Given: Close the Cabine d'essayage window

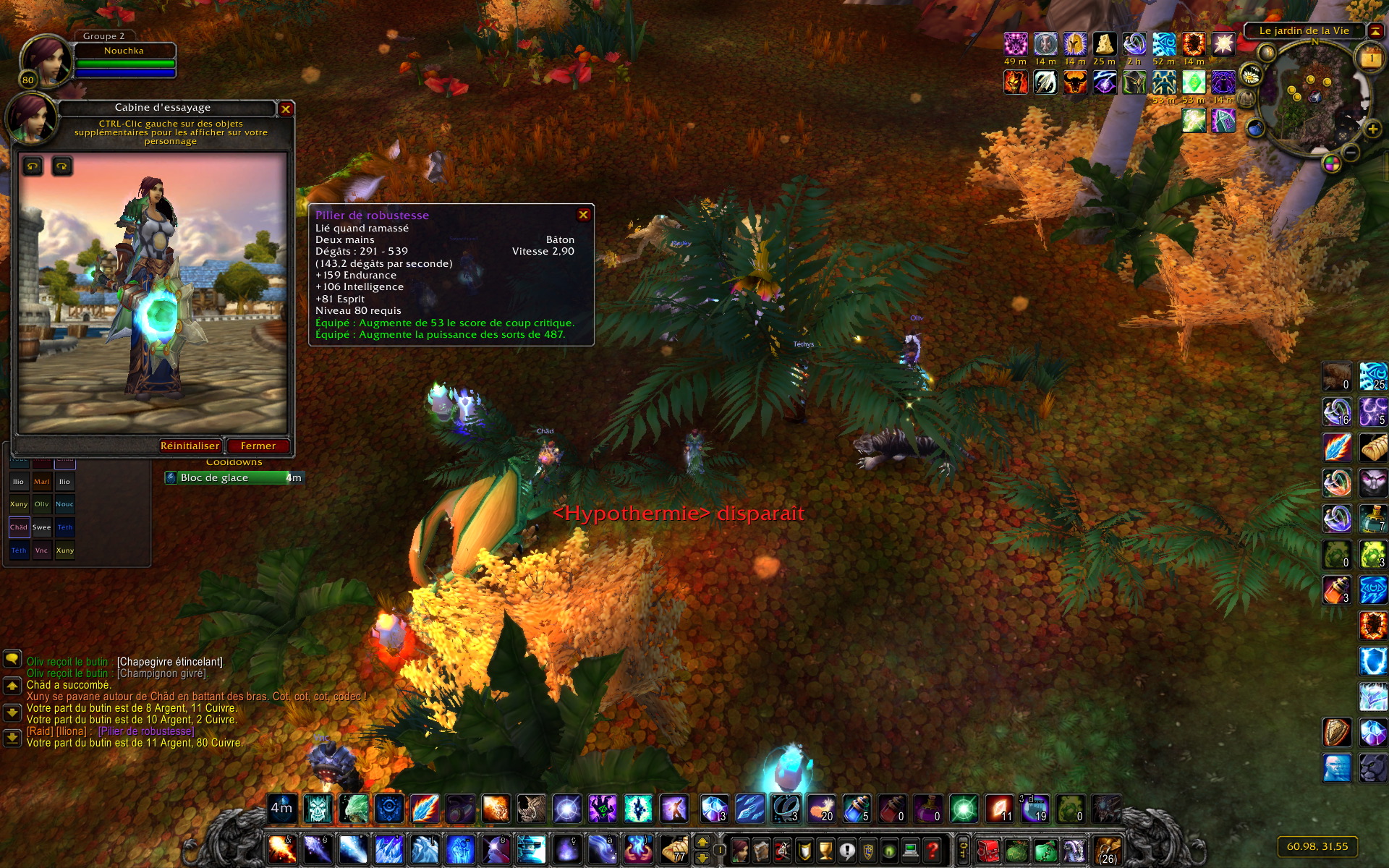Looking at the screenshot, I should coord(286,109).
